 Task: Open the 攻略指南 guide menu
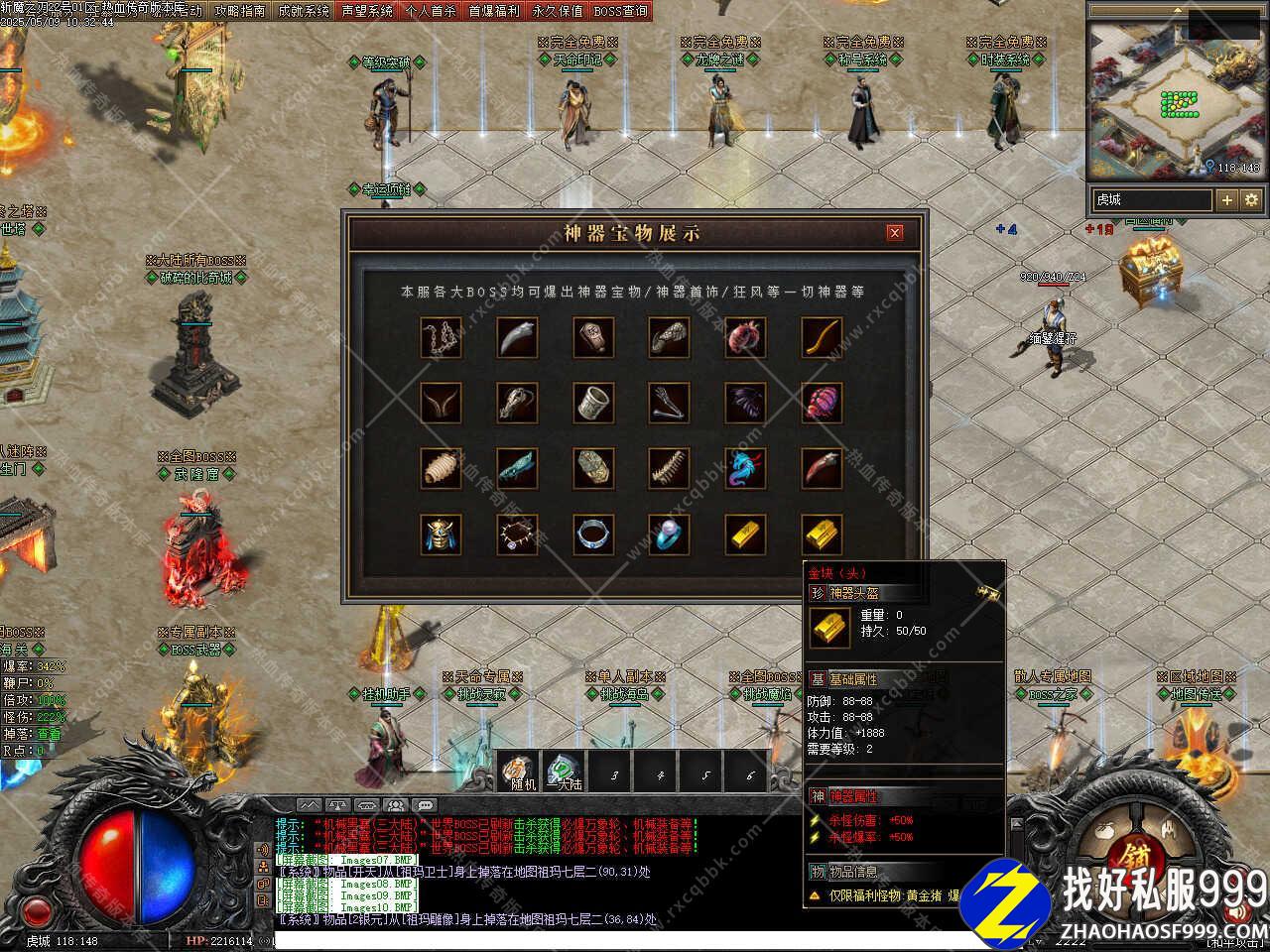[239, 11]
